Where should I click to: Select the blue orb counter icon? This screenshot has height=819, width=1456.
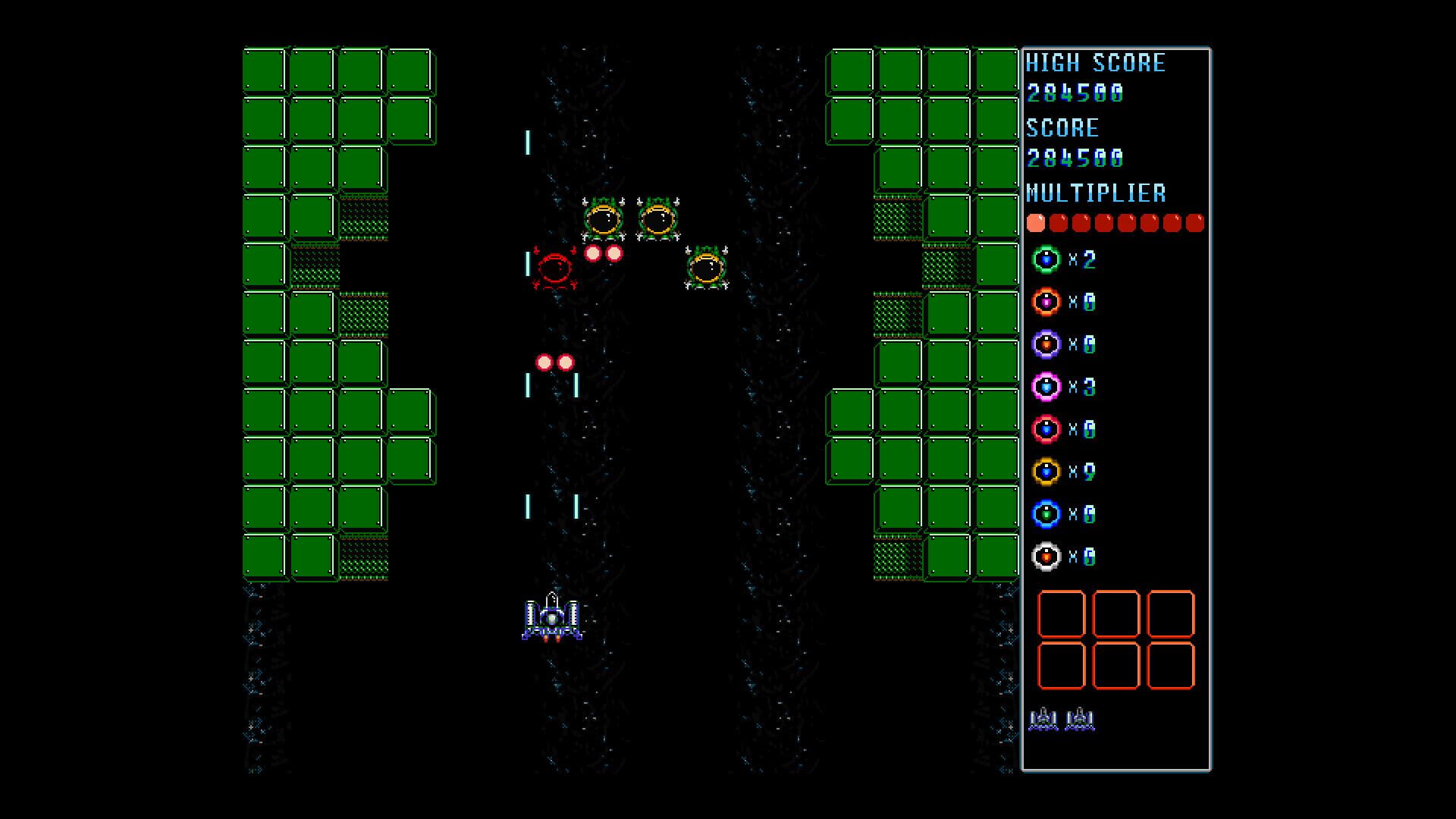pyautogui.click(x=1046, y=513)
